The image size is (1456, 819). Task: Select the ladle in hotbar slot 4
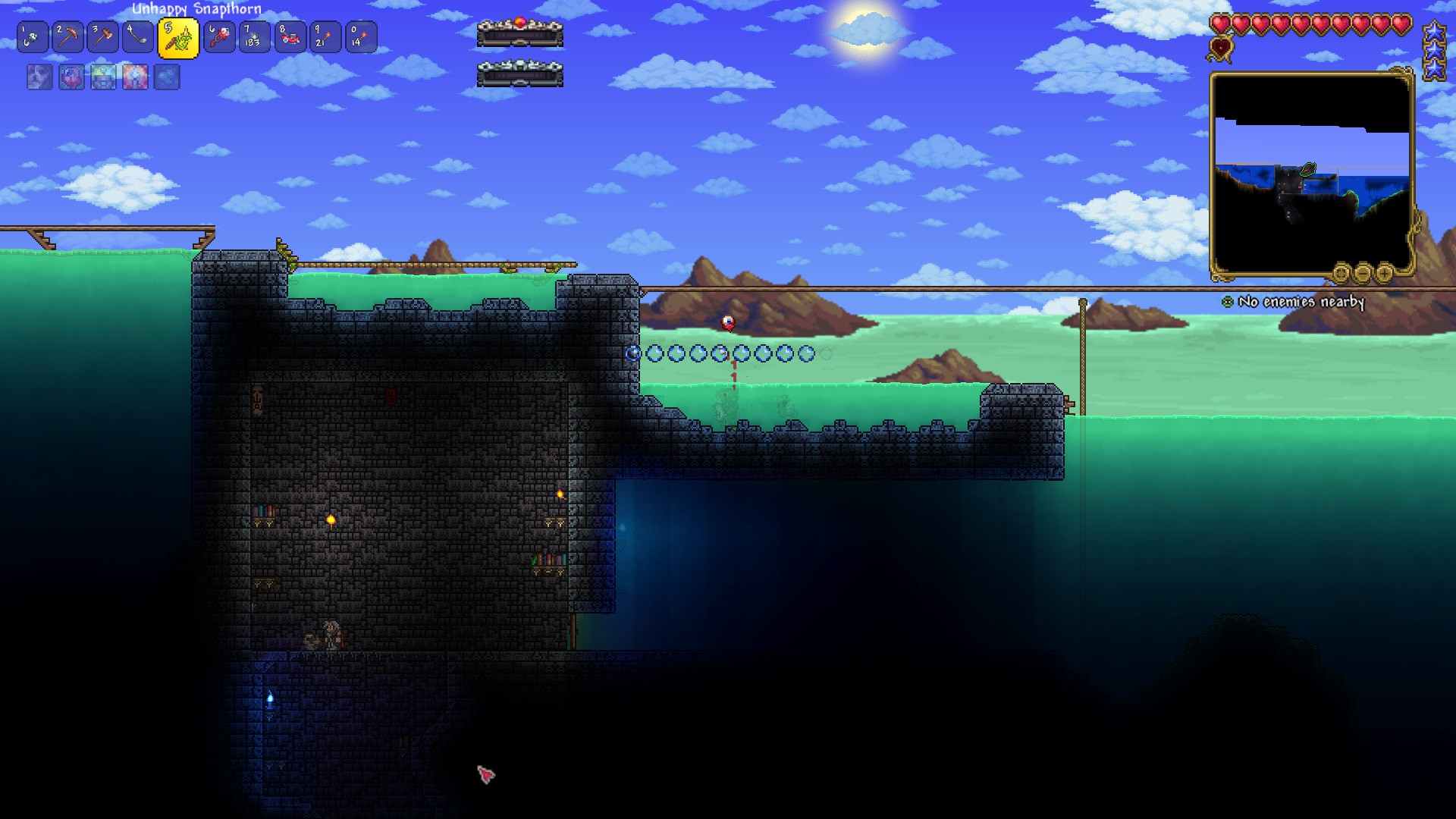139,36
